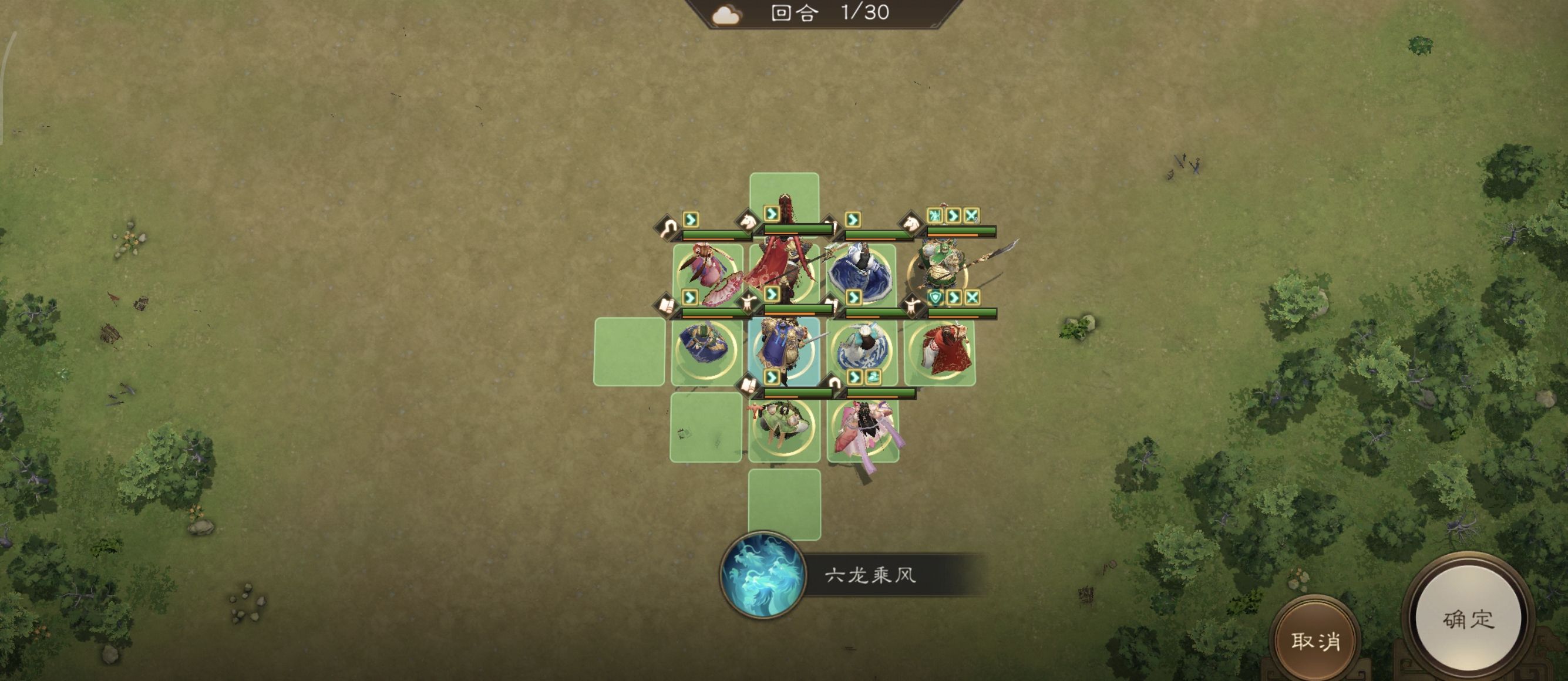Select the 六龙乘风 dragon skill icon
The height and width of the screenshot is (681, 1568).
762,575
